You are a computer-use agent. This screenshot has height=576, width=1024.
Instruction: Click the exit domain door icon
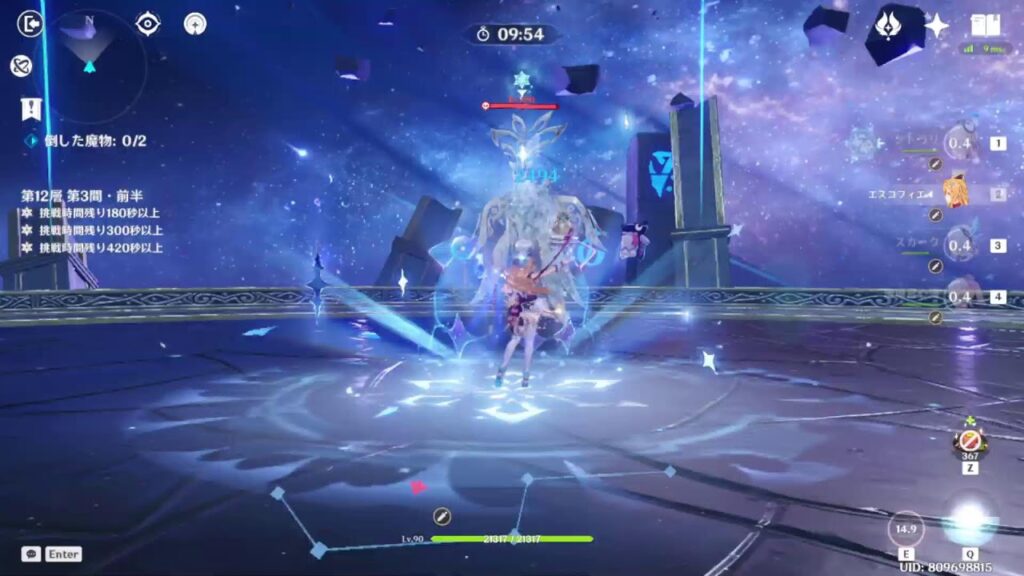[31, 23]
